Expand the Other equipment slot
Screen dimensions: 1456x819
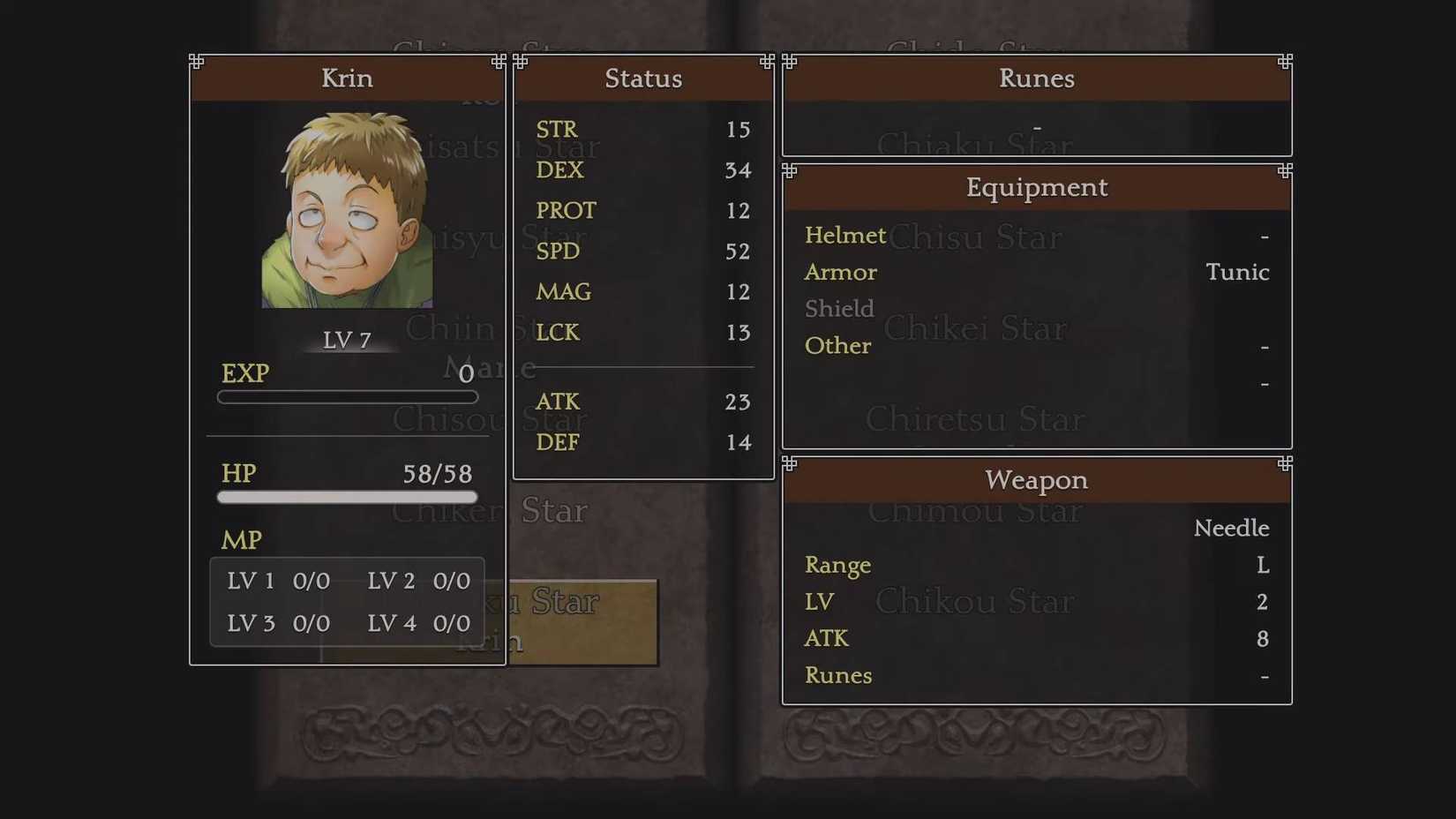(837, 346)
